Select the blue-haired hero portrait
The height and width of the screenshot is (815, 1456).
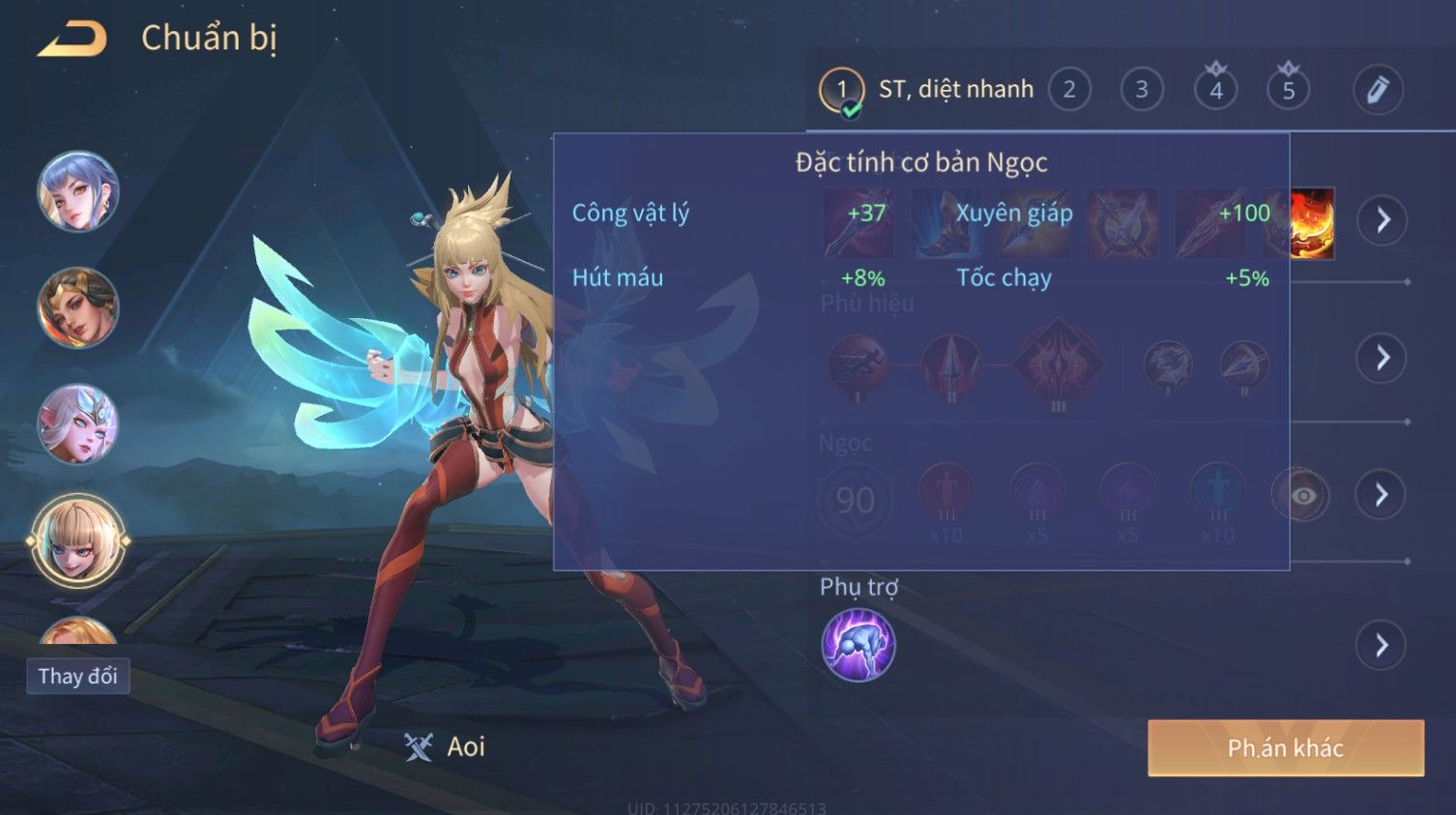[x=78, y=191]
